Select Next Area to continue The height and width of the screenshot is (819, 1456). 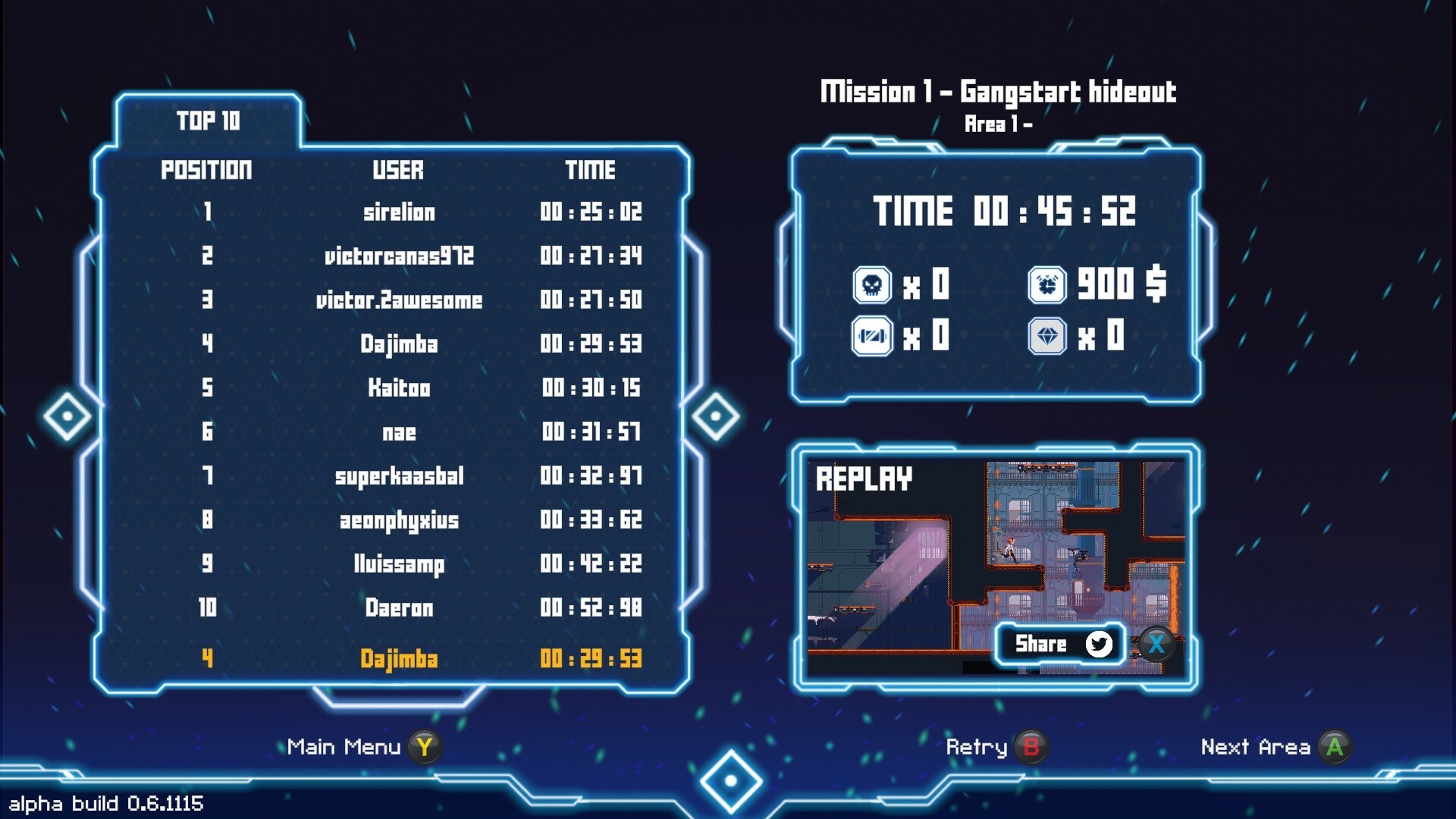1255,746
